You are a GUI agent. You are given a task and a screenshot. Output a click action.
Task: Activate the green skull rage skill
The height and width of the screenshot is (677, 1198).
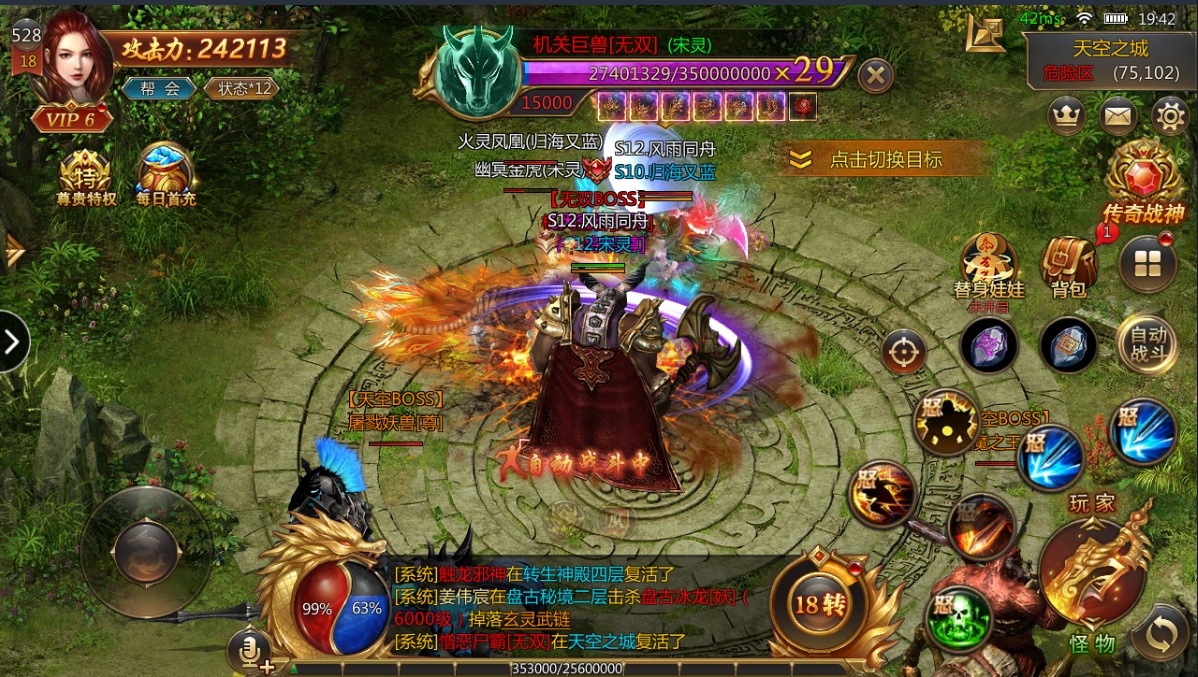point(957,618)
